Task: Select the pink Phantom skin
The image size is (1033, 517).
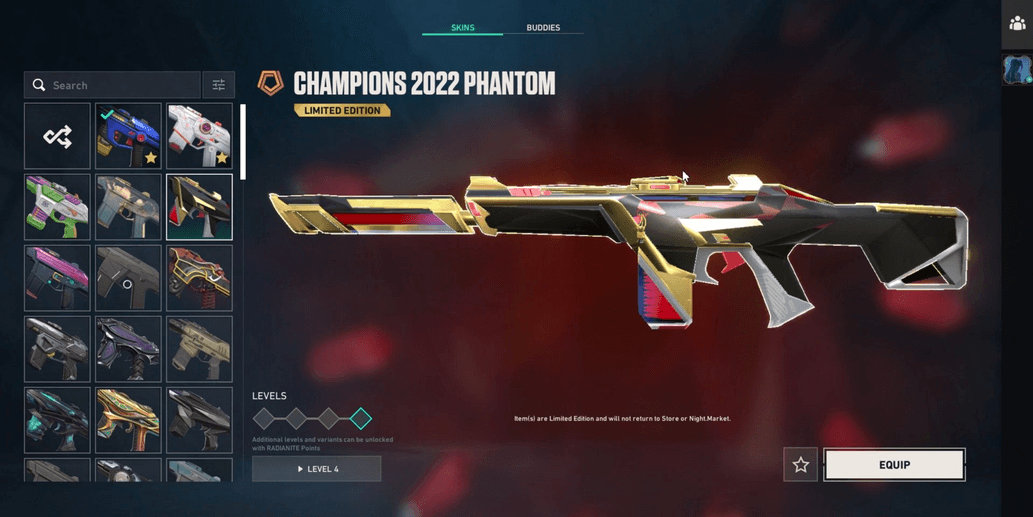Action: click(57, 278)
